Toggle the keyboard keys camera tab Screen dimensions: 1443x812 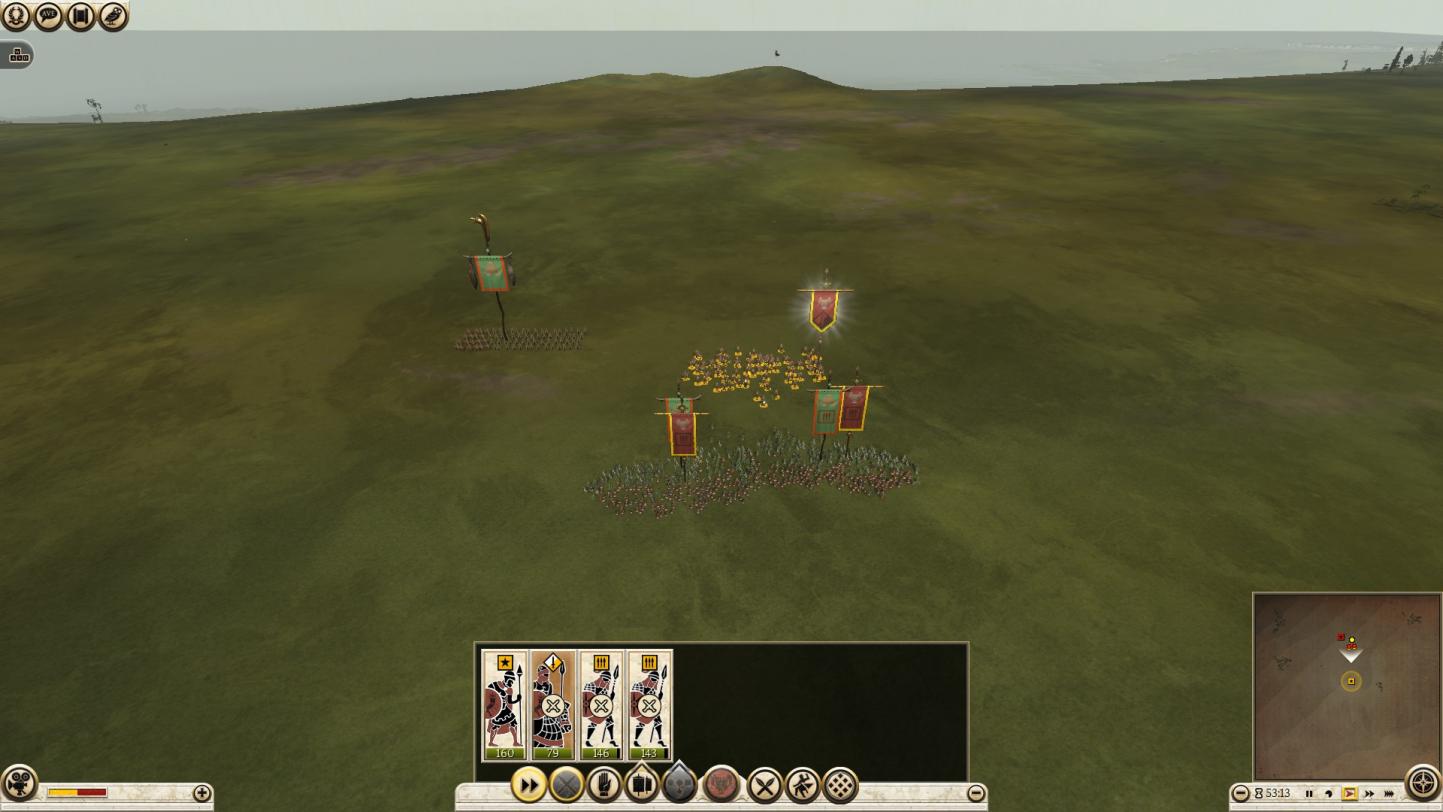point(18,56)
